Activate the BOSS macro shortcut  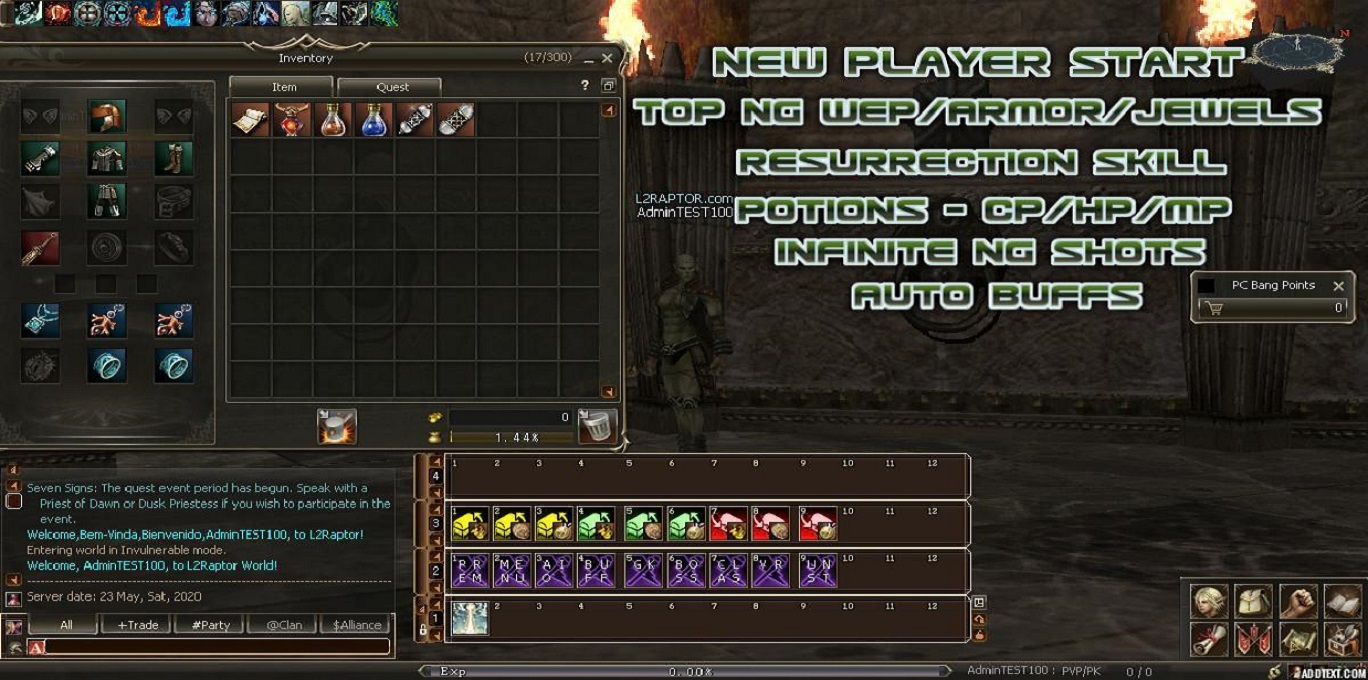tap(686, 571)
